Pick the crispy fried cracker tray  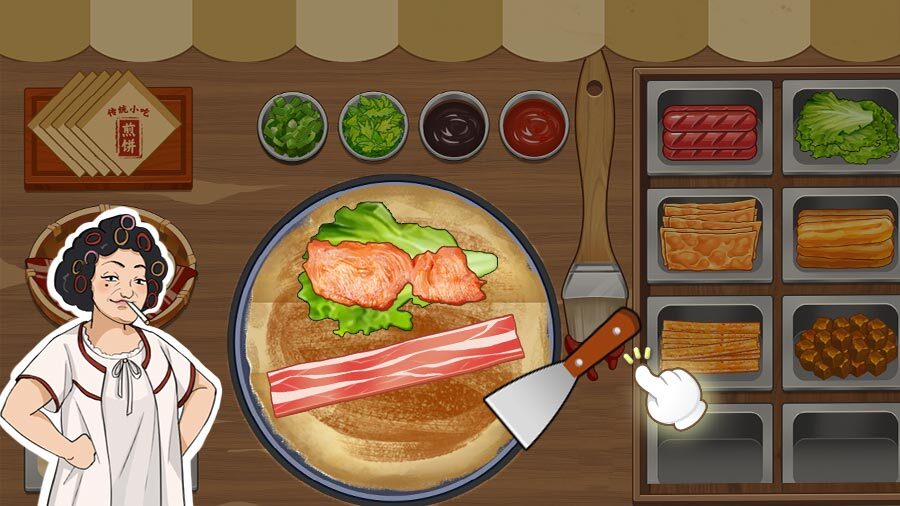tap(709, 236)
